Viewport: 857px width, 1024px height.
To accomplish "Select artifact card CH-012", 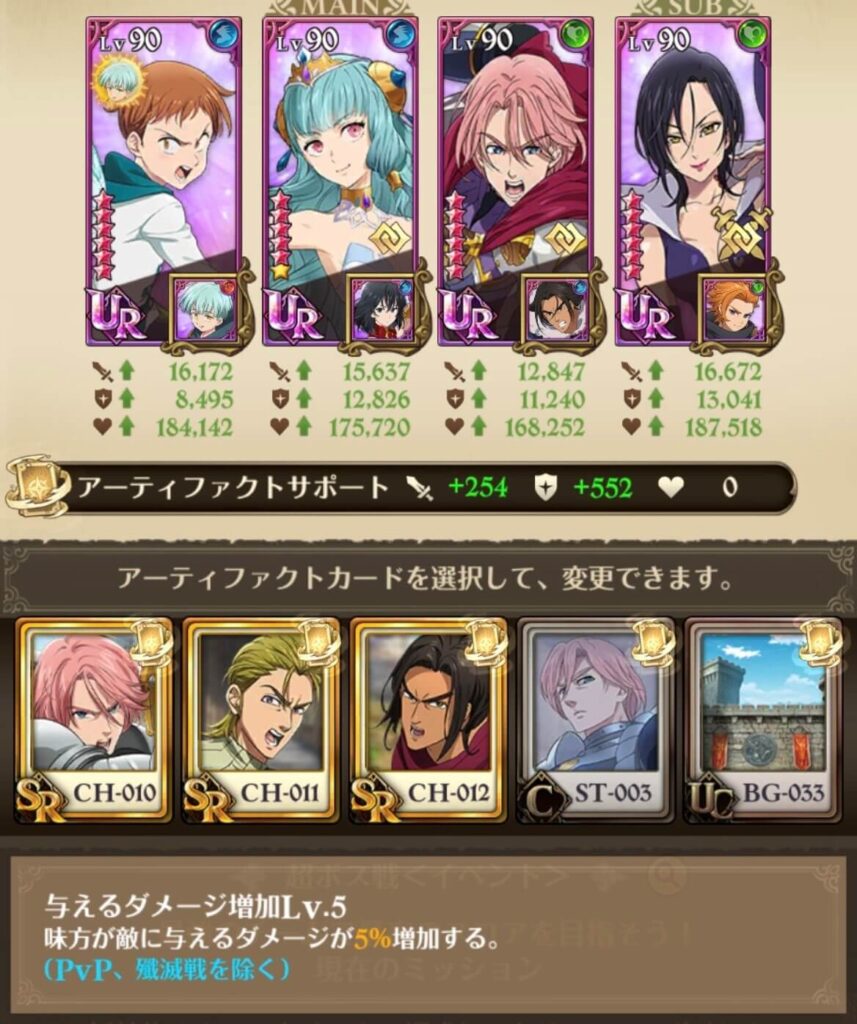I will [x=428, y=720].
